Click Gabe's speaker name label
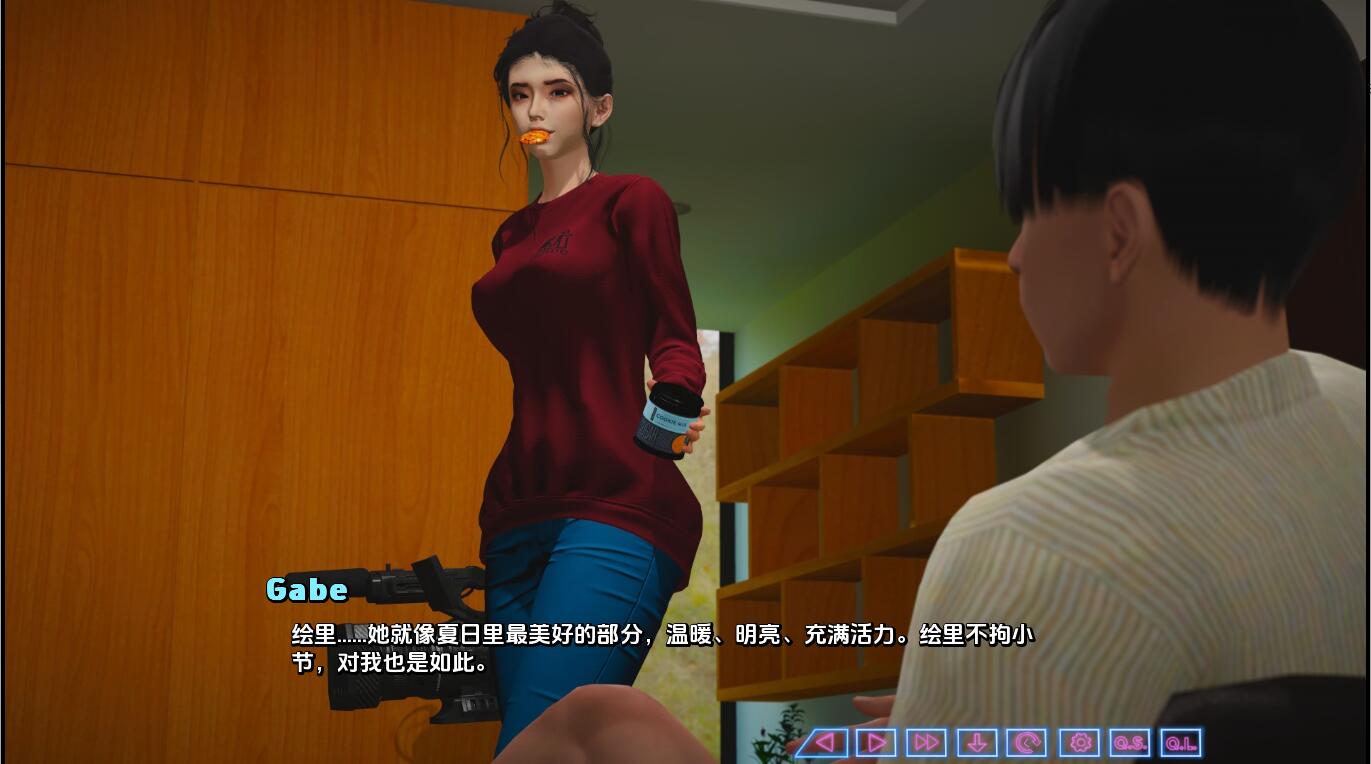The image size is (1371, 764). coord(306,590)
